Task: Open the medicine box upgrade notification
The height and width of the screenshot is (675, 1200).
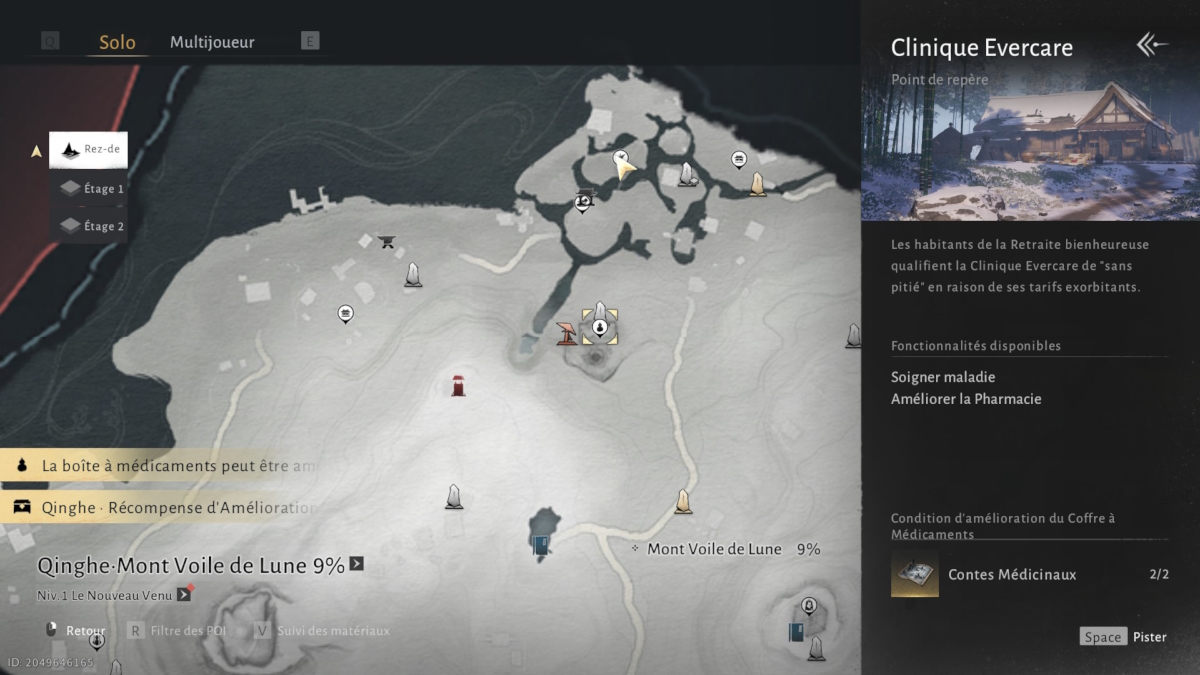Action: pyautogui.click(x=165, y=466)
